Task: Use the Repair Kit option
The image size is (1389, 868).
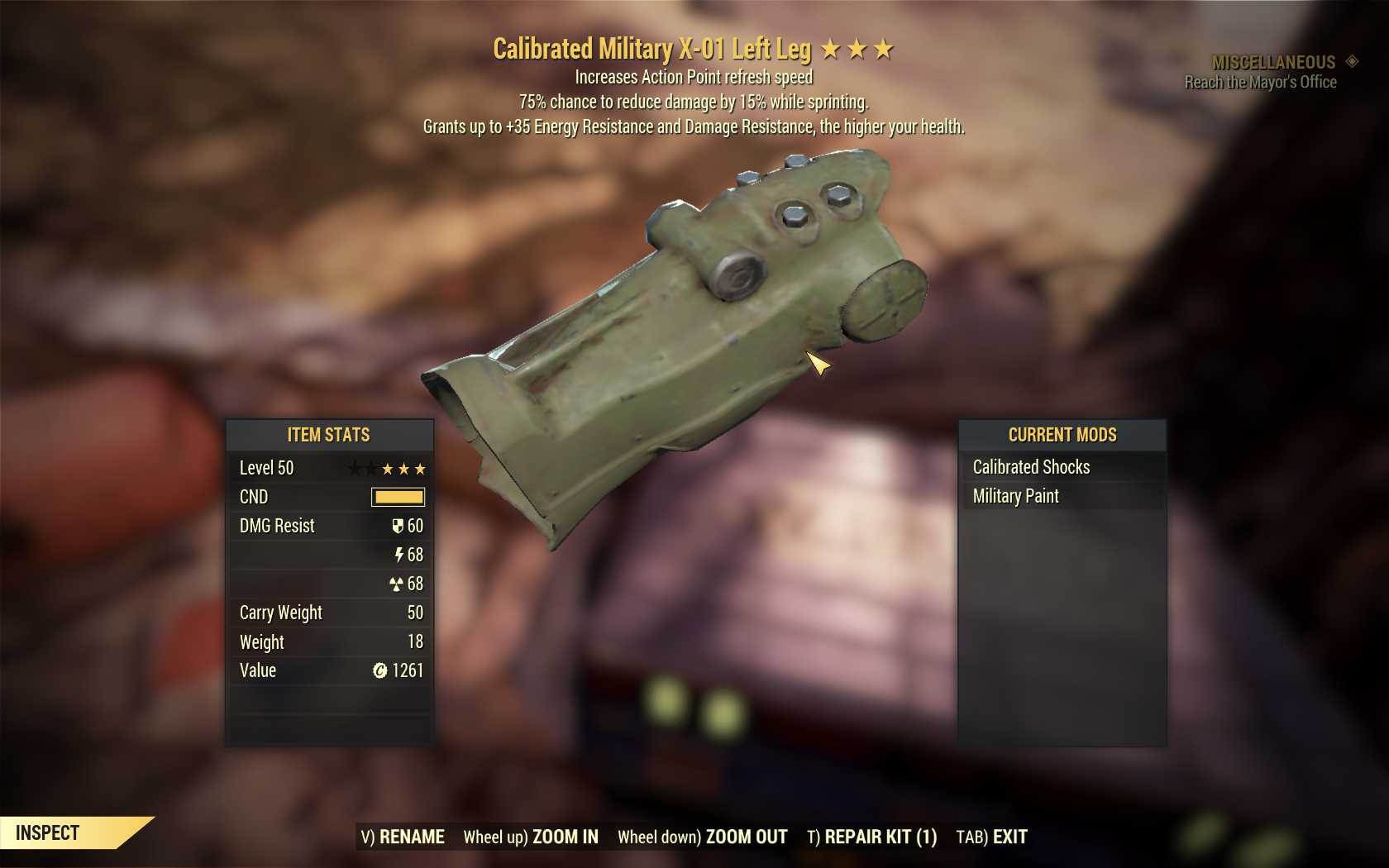Action: [x=872, y=837]
